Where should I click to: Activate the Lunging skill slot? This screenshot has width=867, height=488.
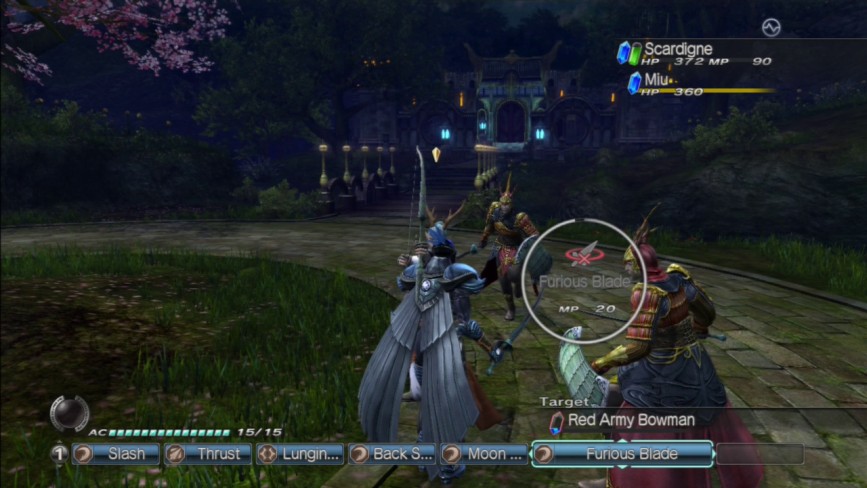click(299, 454)
